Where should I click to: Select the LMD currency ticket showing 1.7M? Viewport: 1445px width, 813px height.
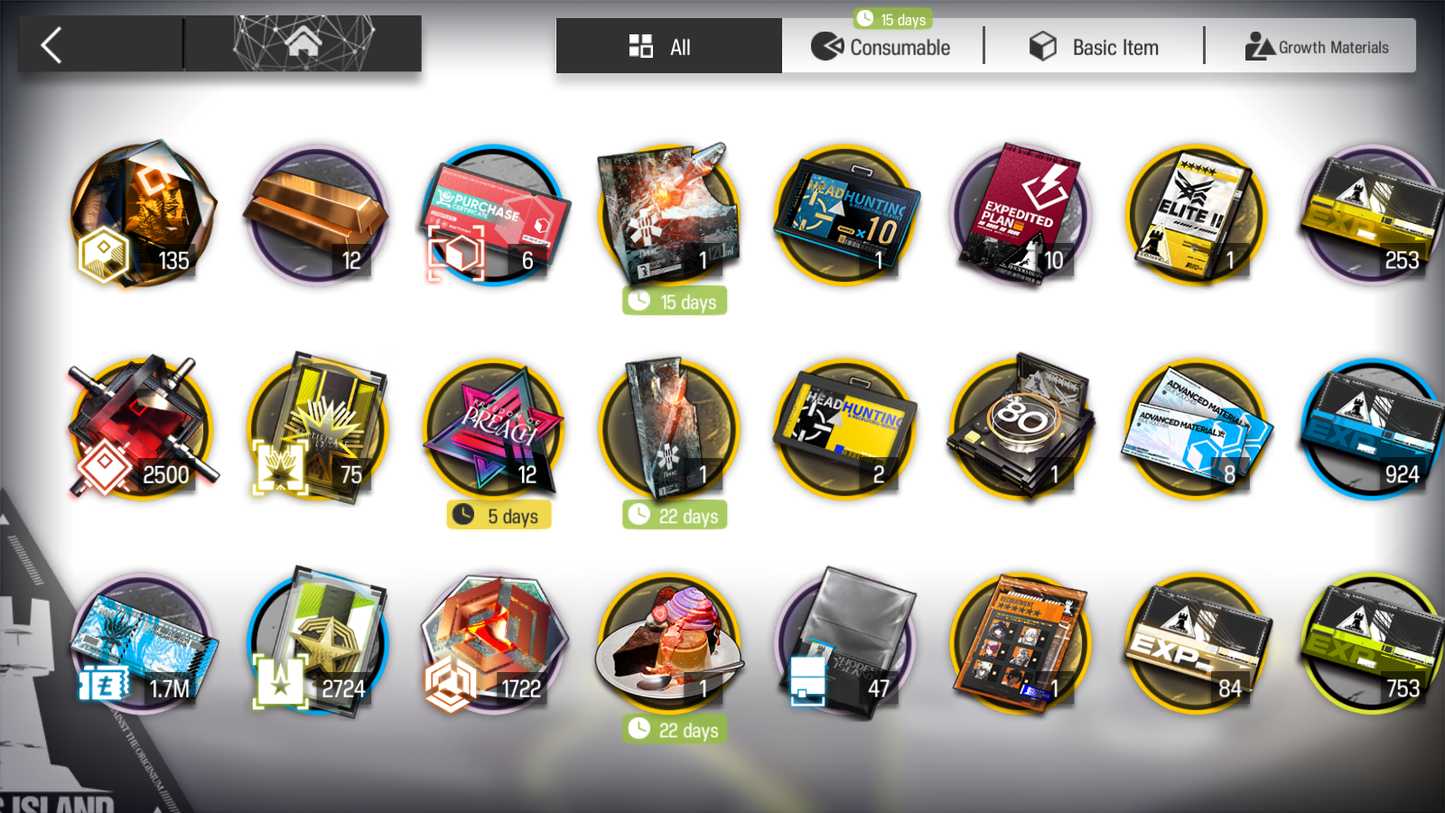[142, 643]
